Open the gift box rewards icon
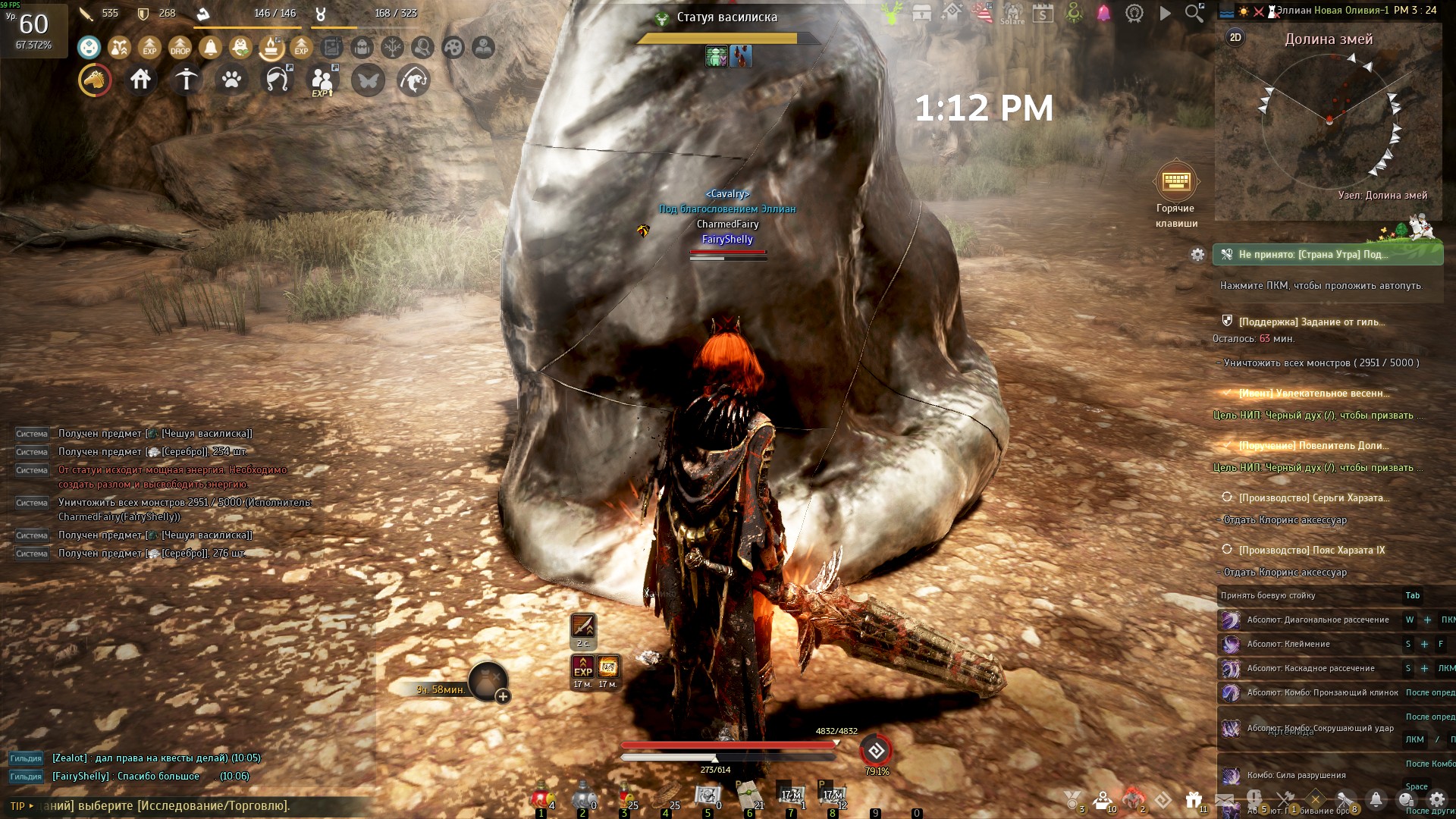The image size is (1456, 819). coord(1194,799)
